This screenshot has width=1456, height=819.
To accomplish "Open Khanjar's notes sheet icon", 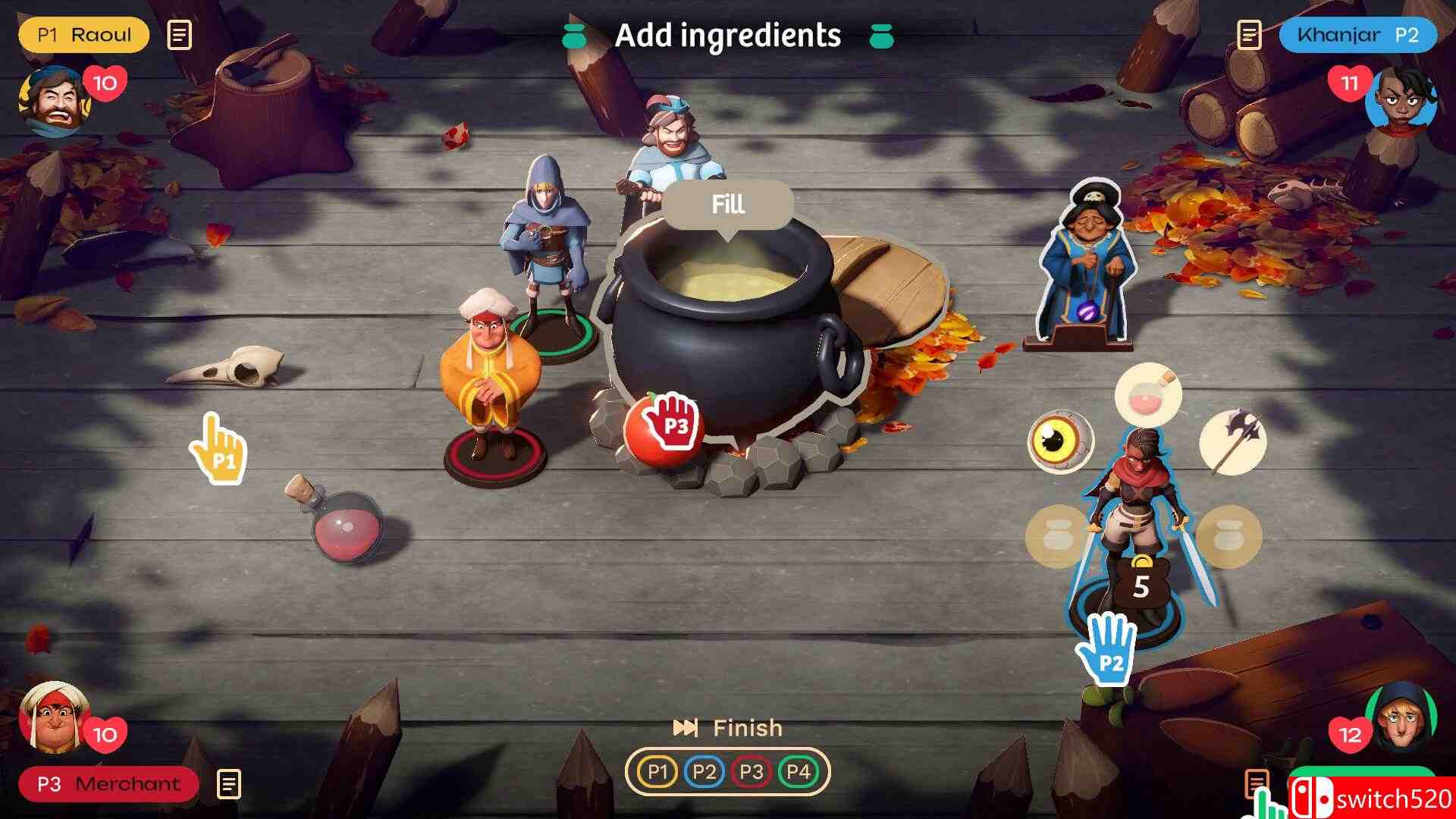I will [x=1249, y=35].
